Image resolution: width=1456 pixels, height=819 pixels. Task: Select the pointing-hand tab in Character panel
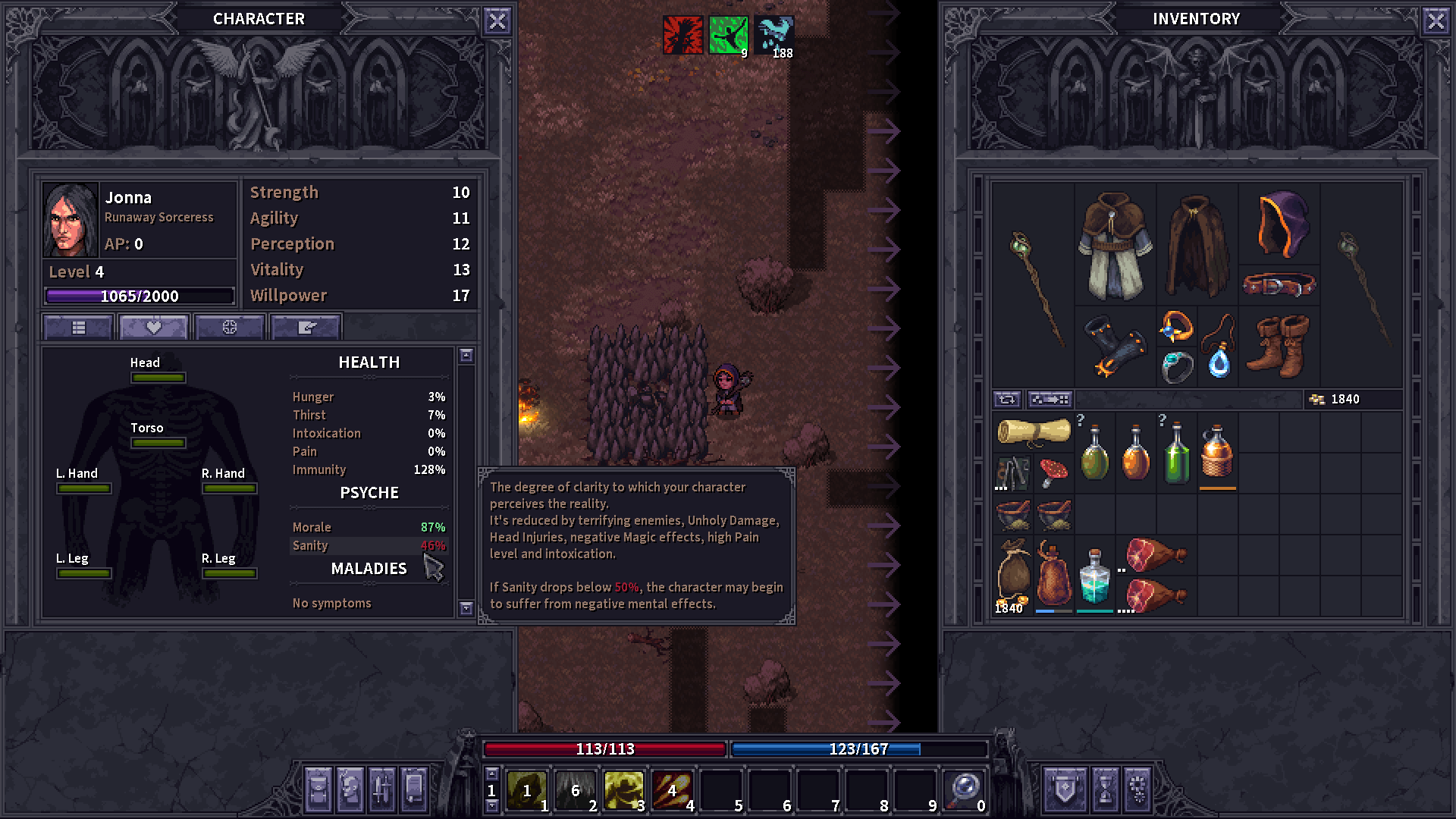pyautogui.click(x=306, y=328)
